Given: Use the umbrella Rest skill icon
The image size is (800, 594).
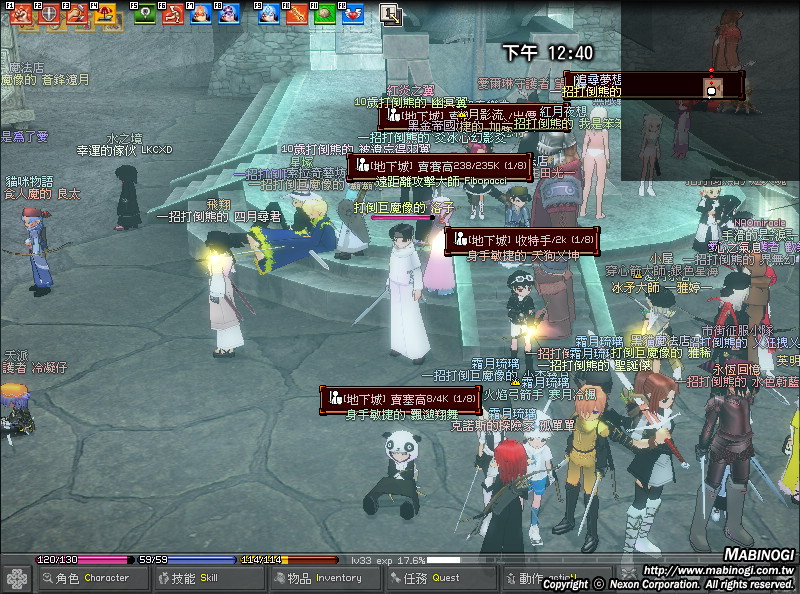Looking at the screenshot, I should 104,14.
